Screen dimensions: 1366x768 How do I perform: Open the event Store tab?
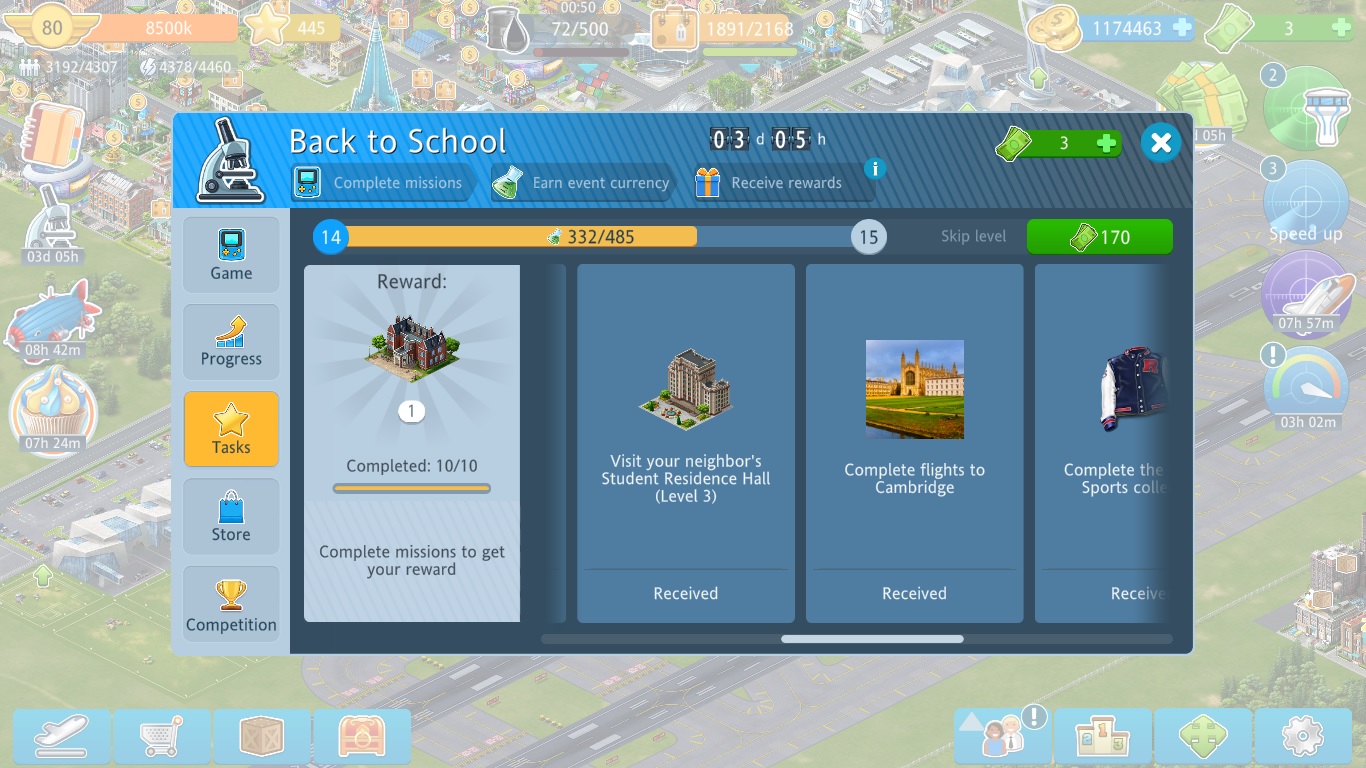click(x=231, y=516)
